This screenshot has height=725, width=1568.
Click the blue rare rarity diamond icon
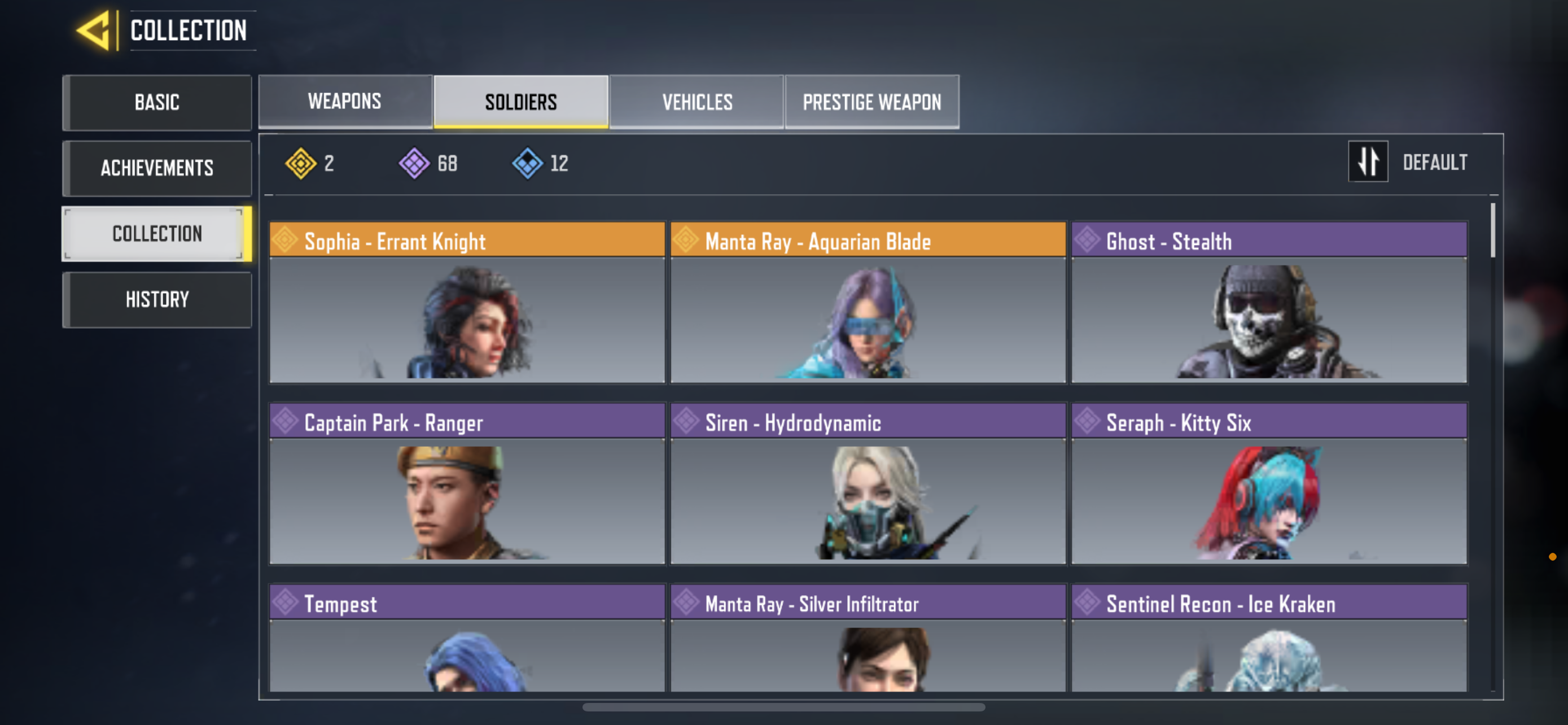click(x=527, y=163)
